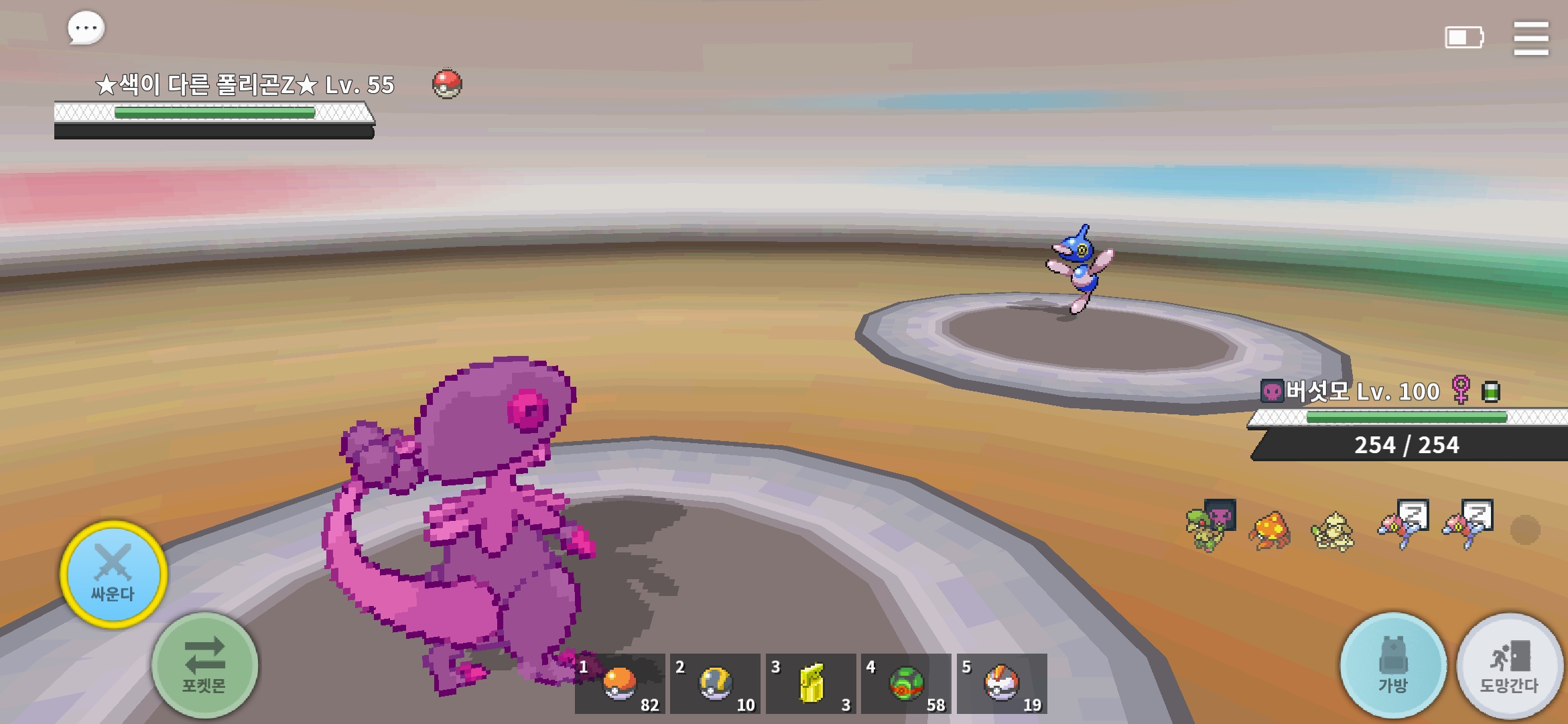This screenshot has height=724, width=1568.
Task: Choose 도망간다 to run away
Action: 1510,666
